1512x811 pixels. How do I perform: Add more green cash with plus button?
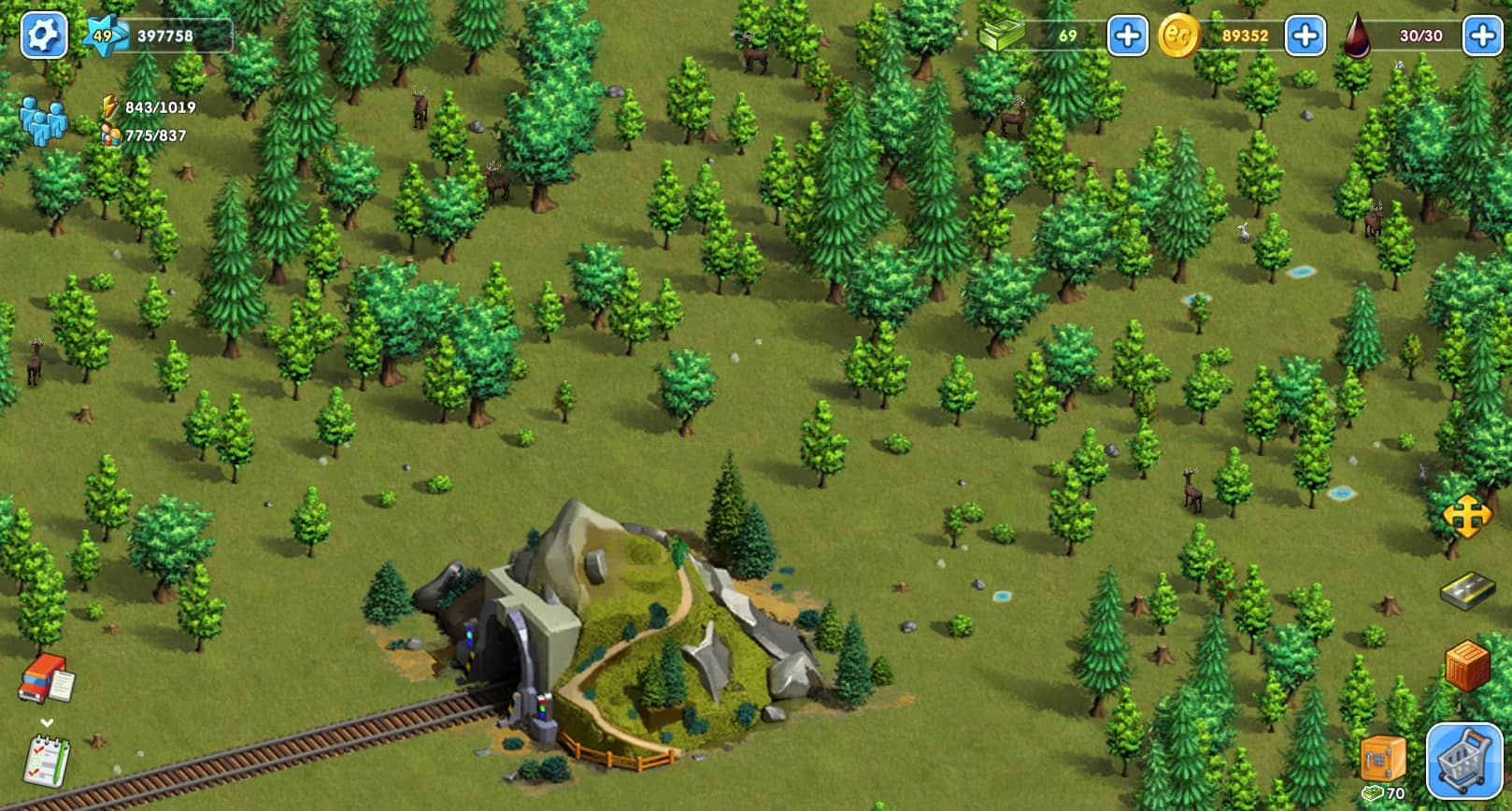[x=1127, y=36]
